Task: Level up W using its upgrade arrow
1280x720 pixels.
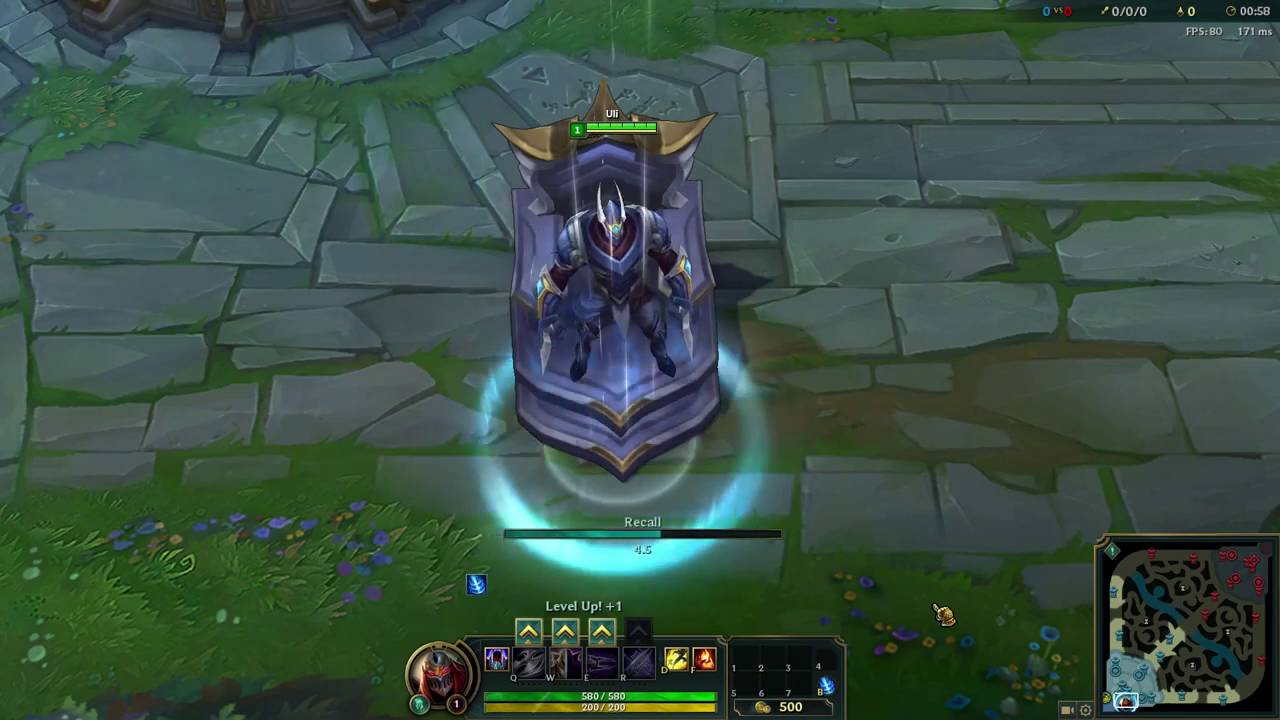Action: pos(565,630)
